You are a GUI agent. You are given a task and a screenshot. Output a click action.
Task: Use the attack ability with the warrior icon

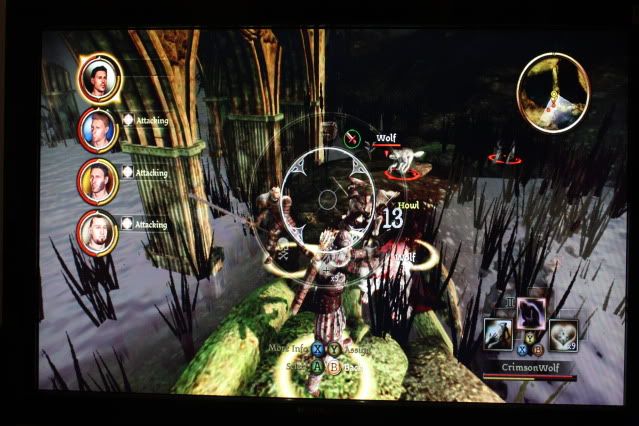(498, 334)
